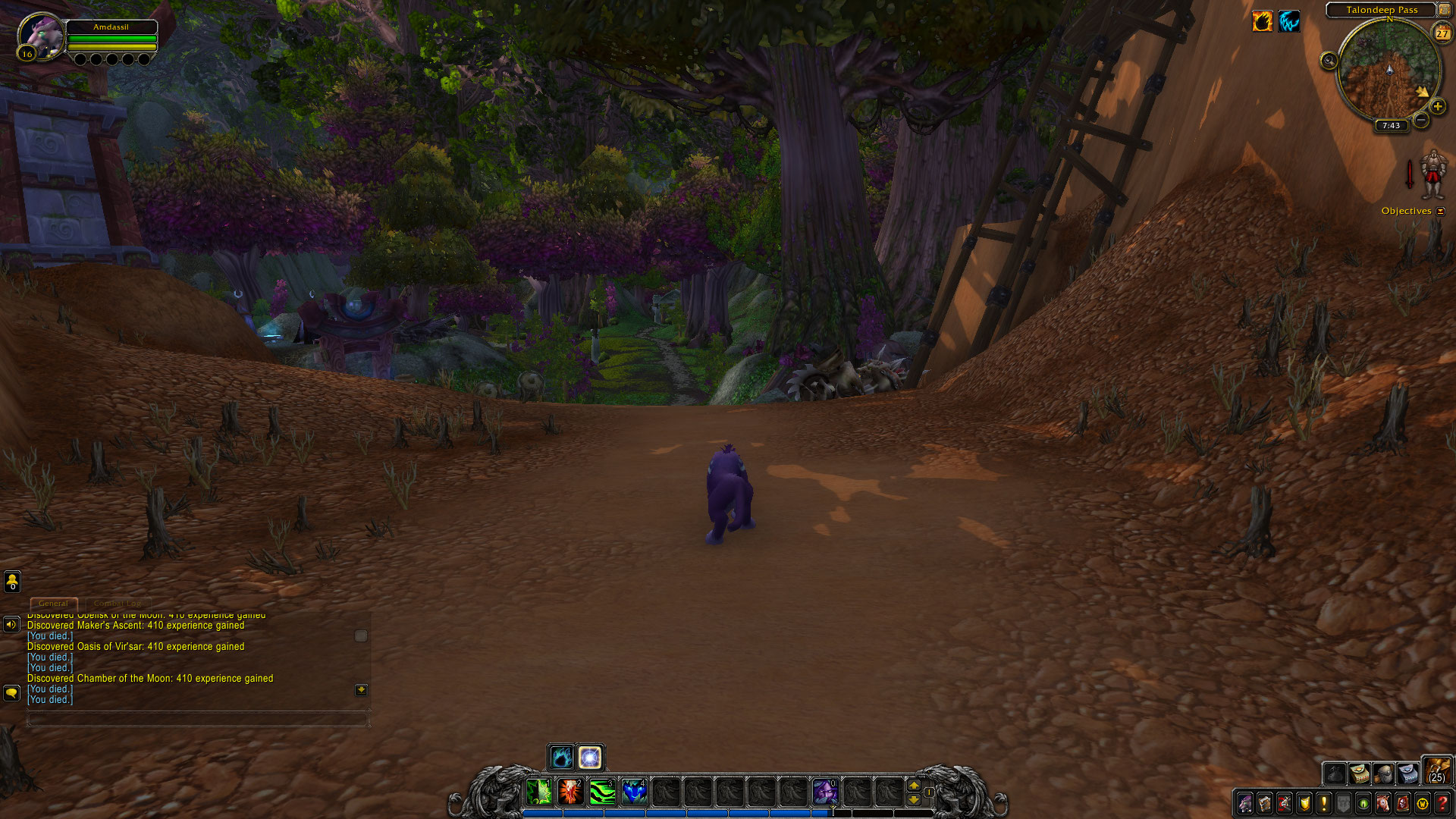Cast the green tiger-stripe ability in slot 3
This screenshot has width=1456, height=819.
coord(602,792)
